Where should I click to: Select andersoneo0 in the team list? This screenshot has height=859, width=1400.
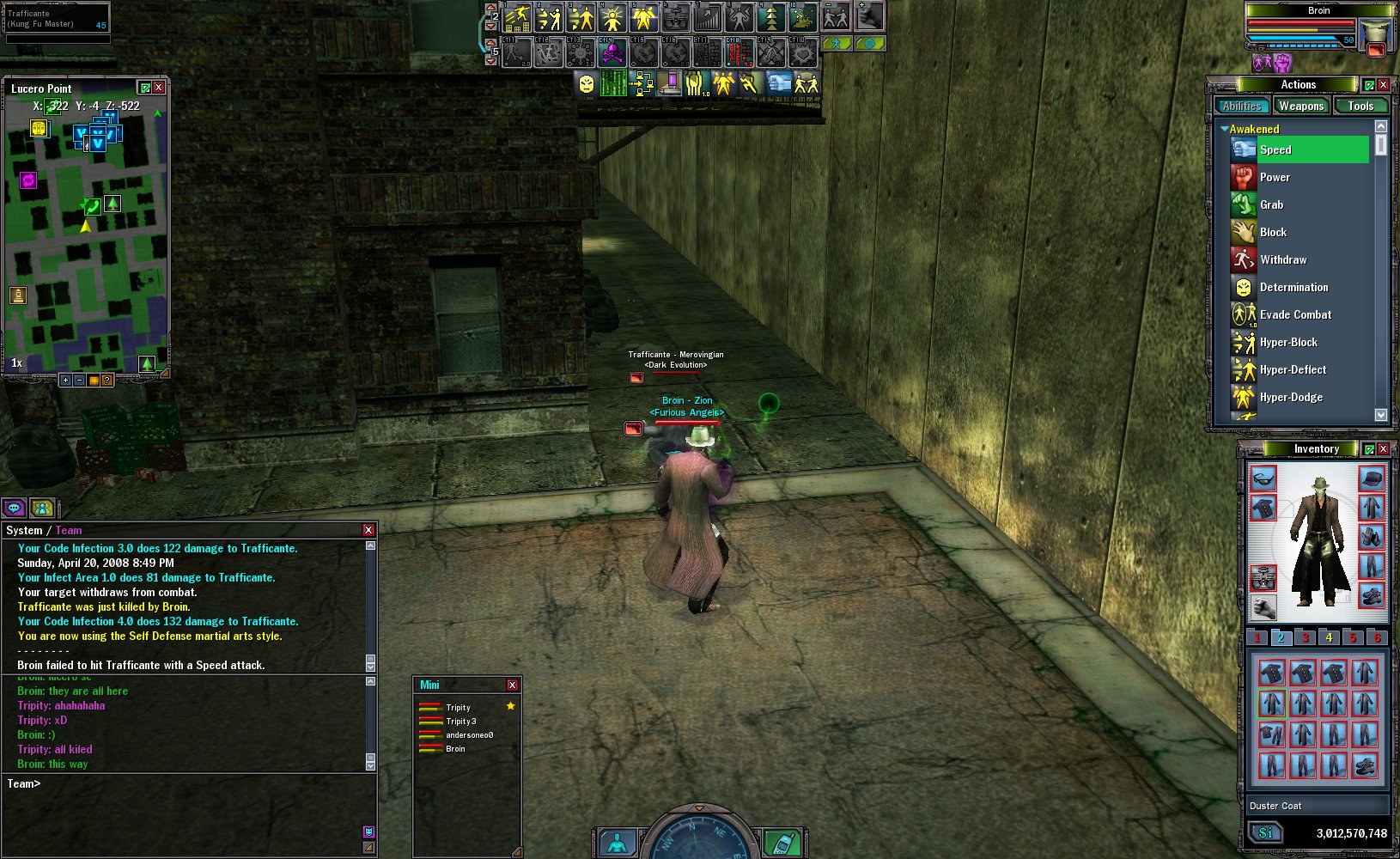(x=469, y=735)
